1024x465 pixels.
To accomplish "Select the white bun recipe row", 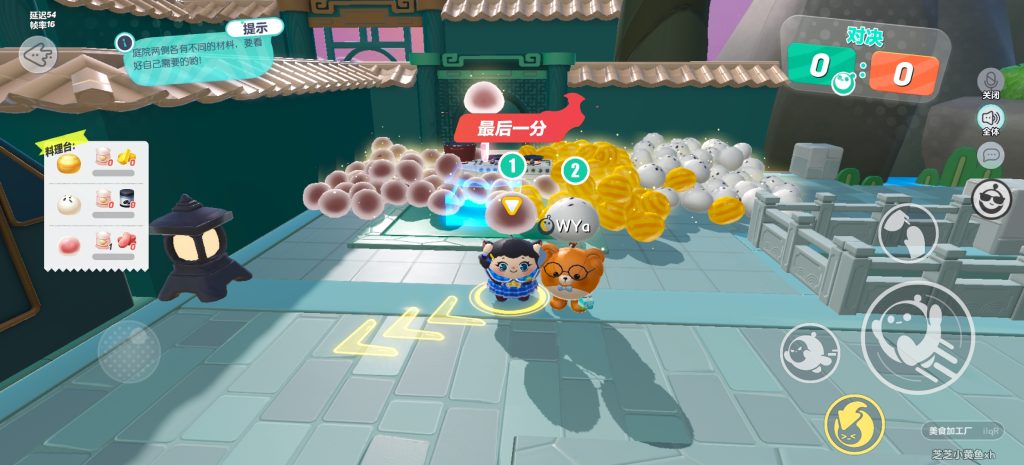I will point(97,201).
